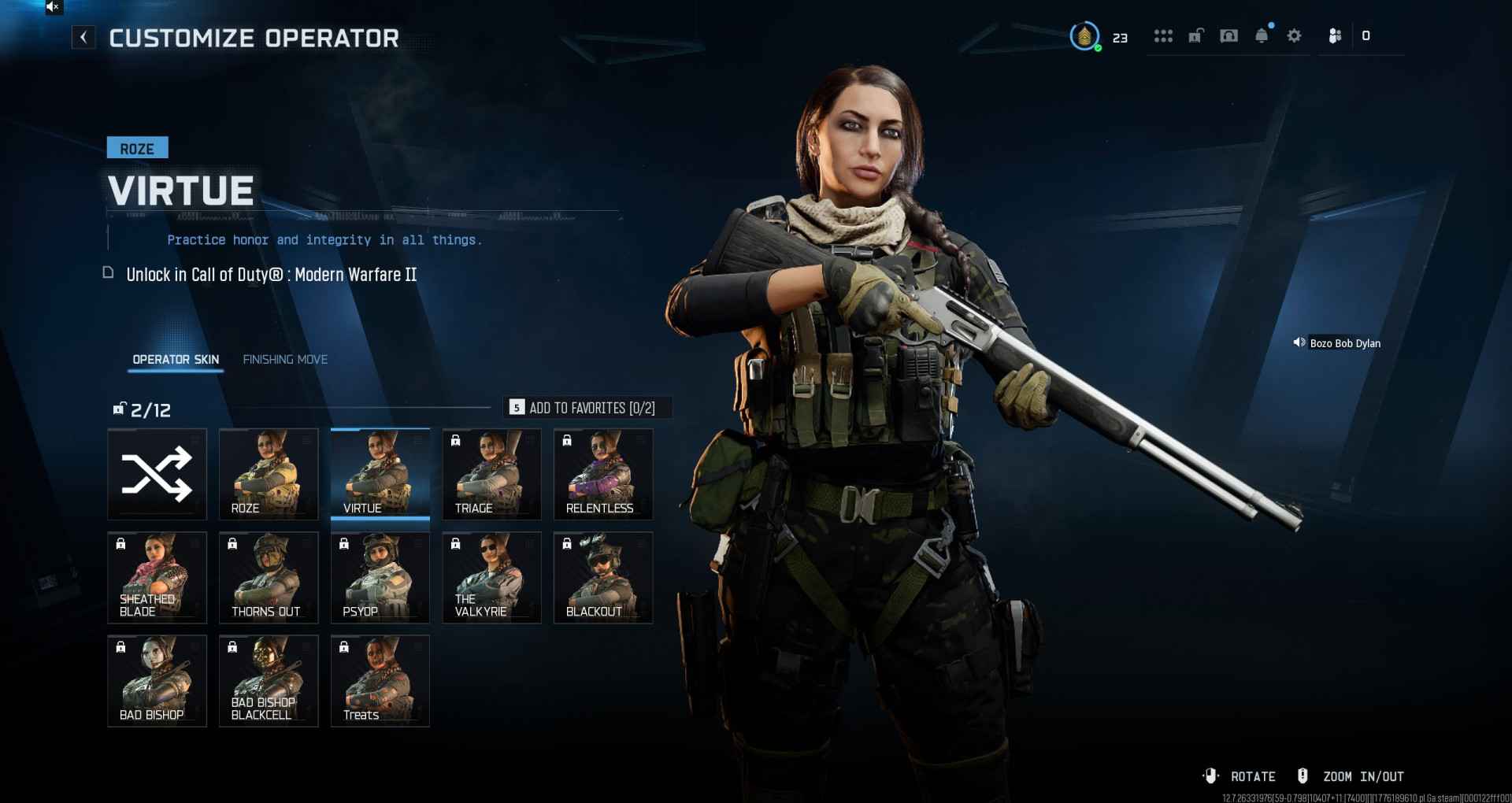Select the Operator Skin tab
The image size is (1512, 803).
(x=176, y=360)
